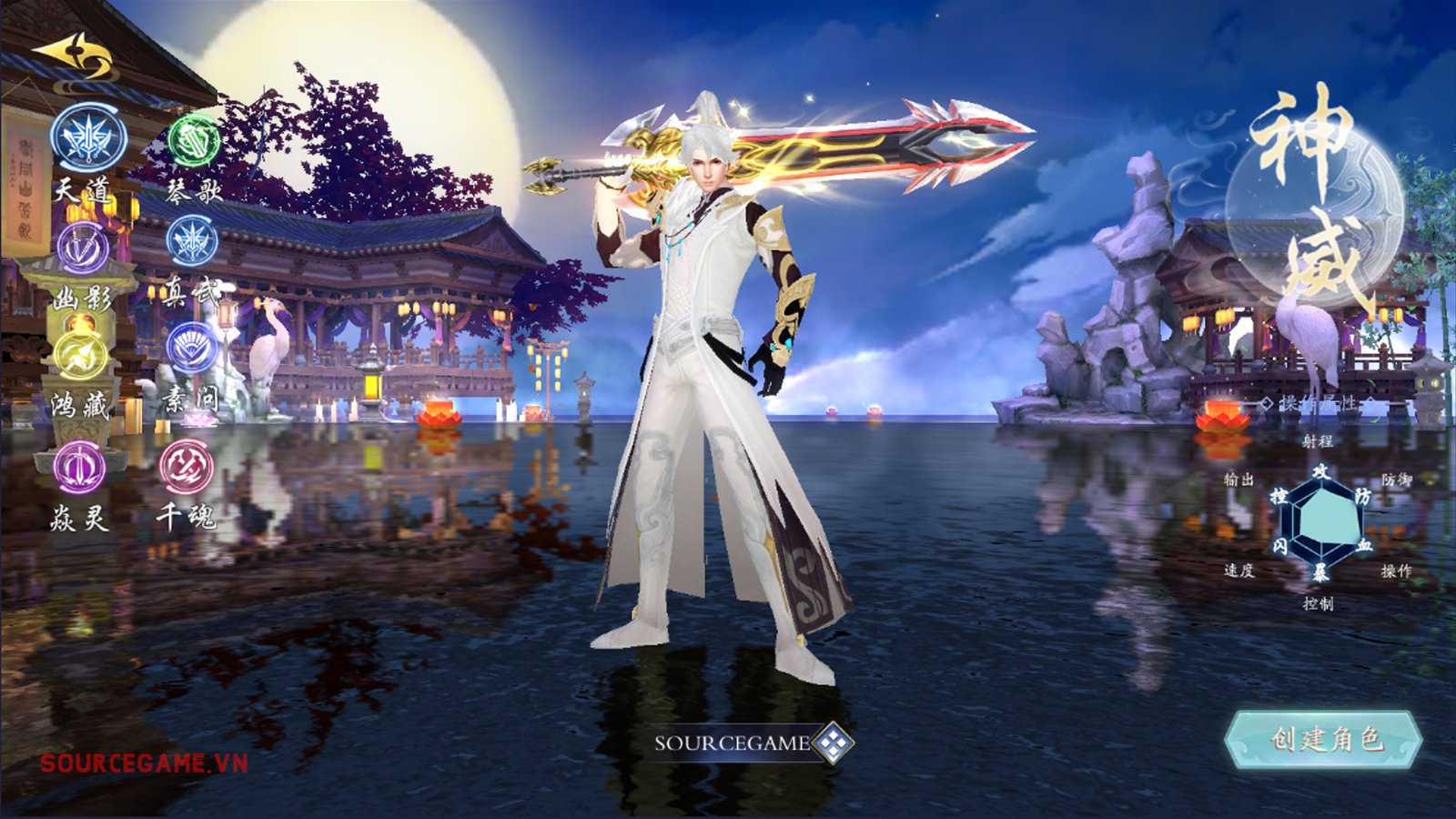Click the 创建角色 create character button

coord(1324,739)
